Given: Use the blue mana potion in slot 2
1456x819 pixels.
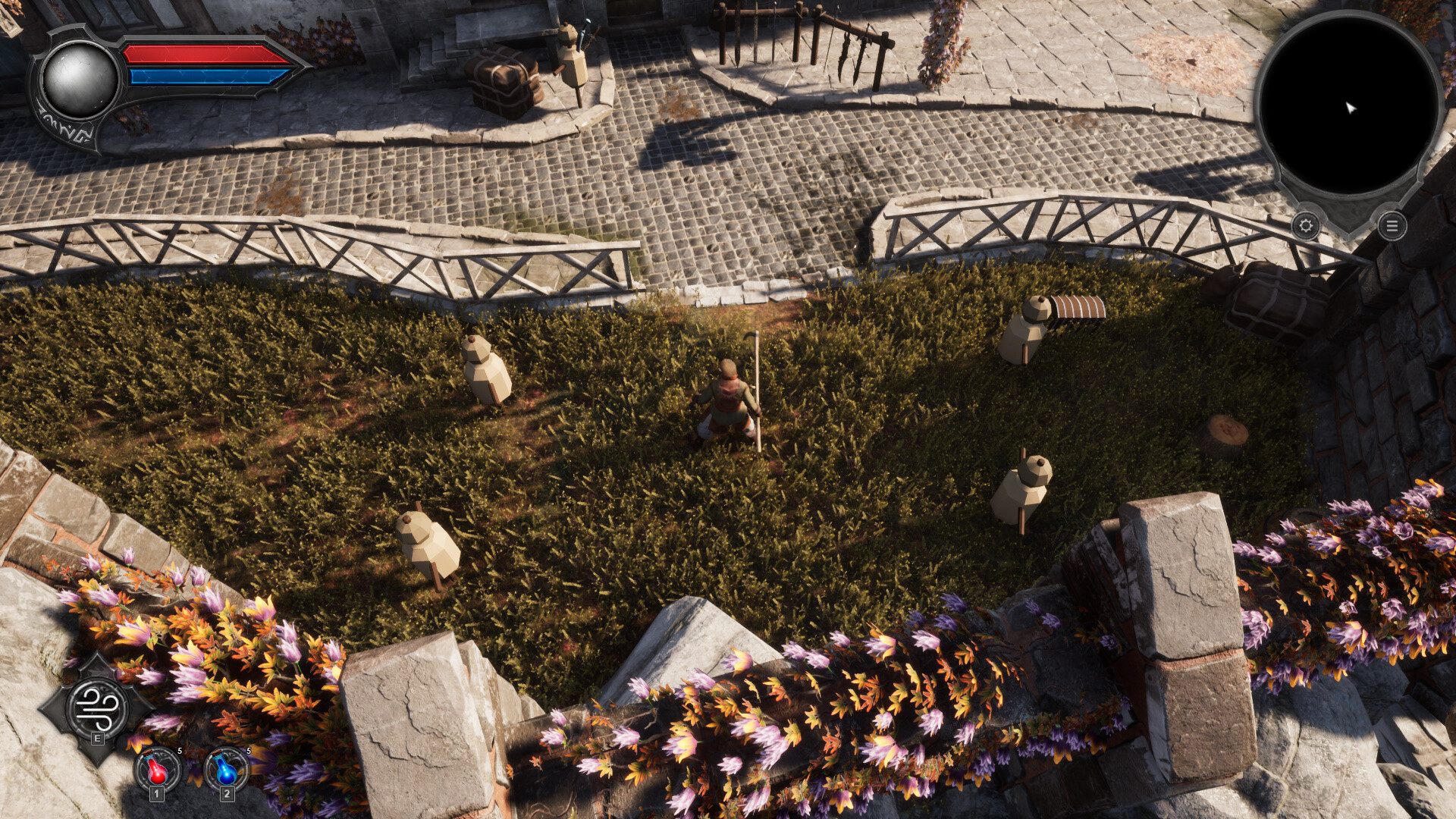Looking at the screenshot, I should 224,768.
